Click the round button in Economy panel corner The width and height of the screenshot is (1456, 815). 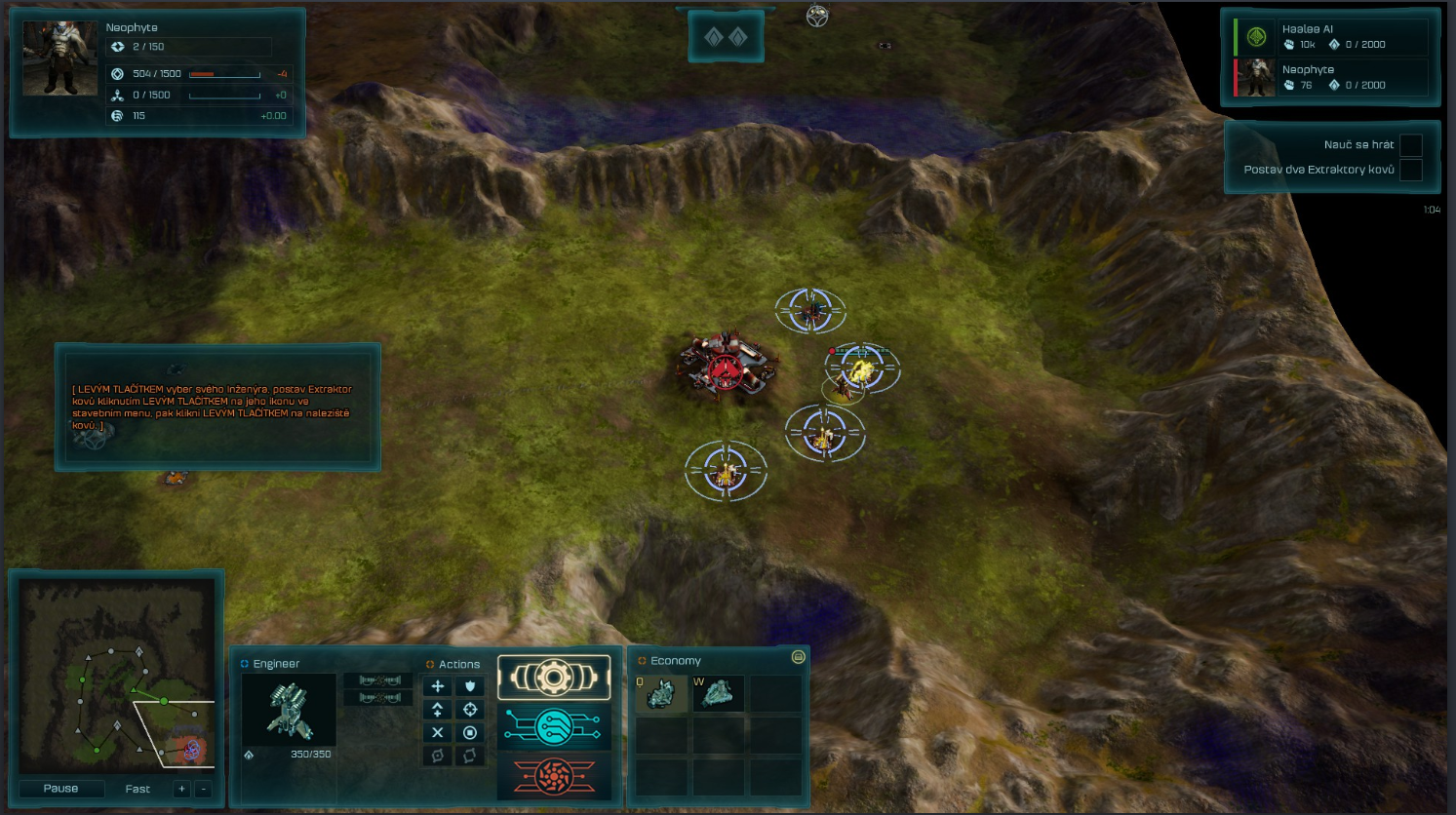(x=798, y=657)
